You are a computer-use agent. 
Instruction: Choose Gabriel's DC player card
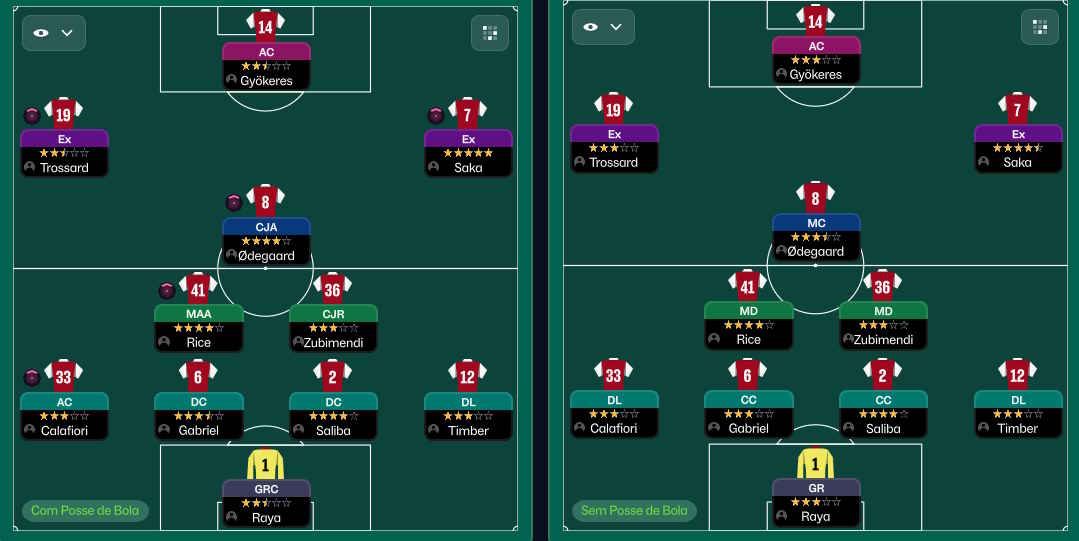(x=198, y=416)
